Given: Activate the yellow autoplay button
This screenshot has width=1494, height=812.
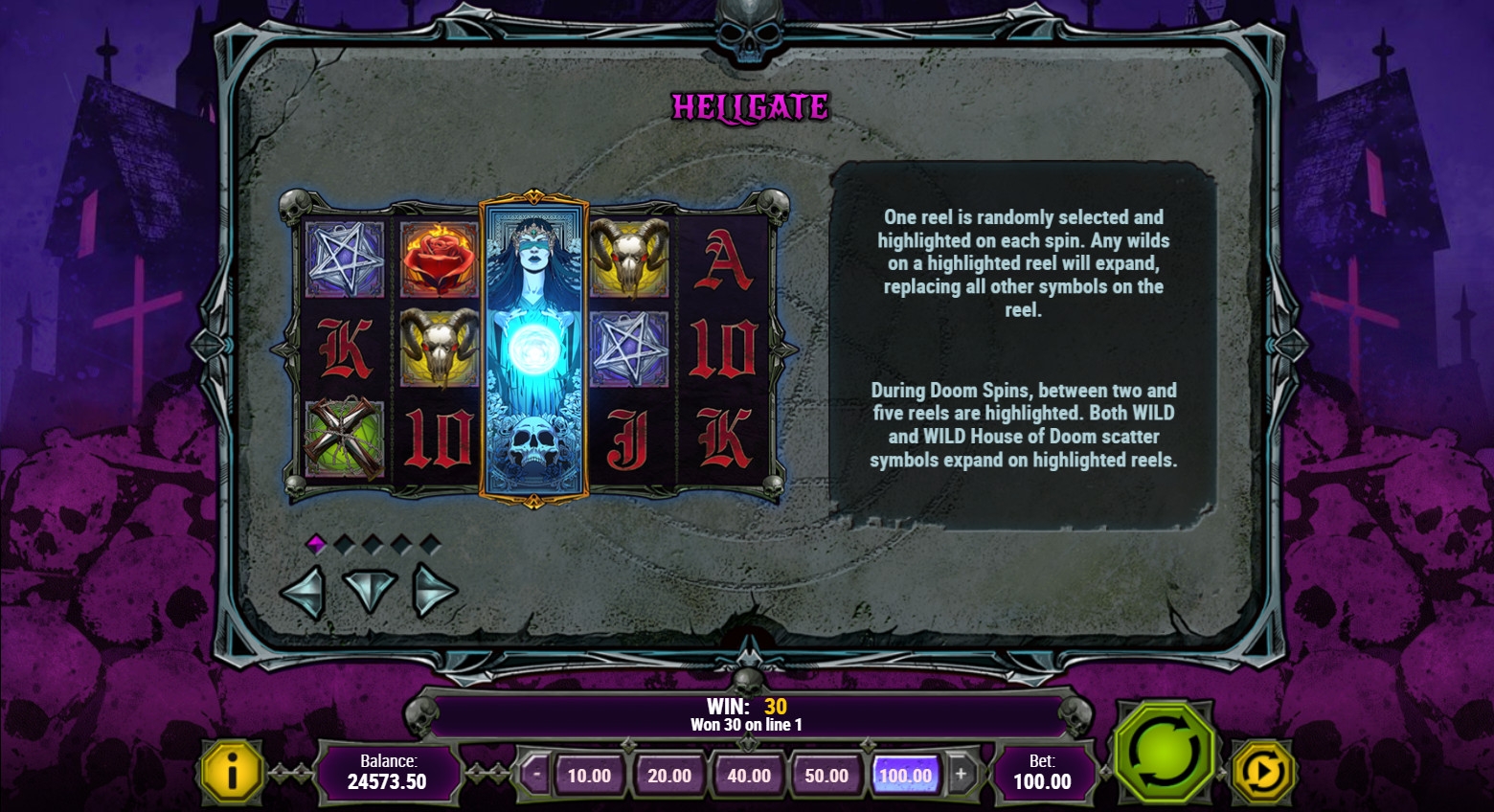Looking at the screenshot, I should (x=1262, y=772).
